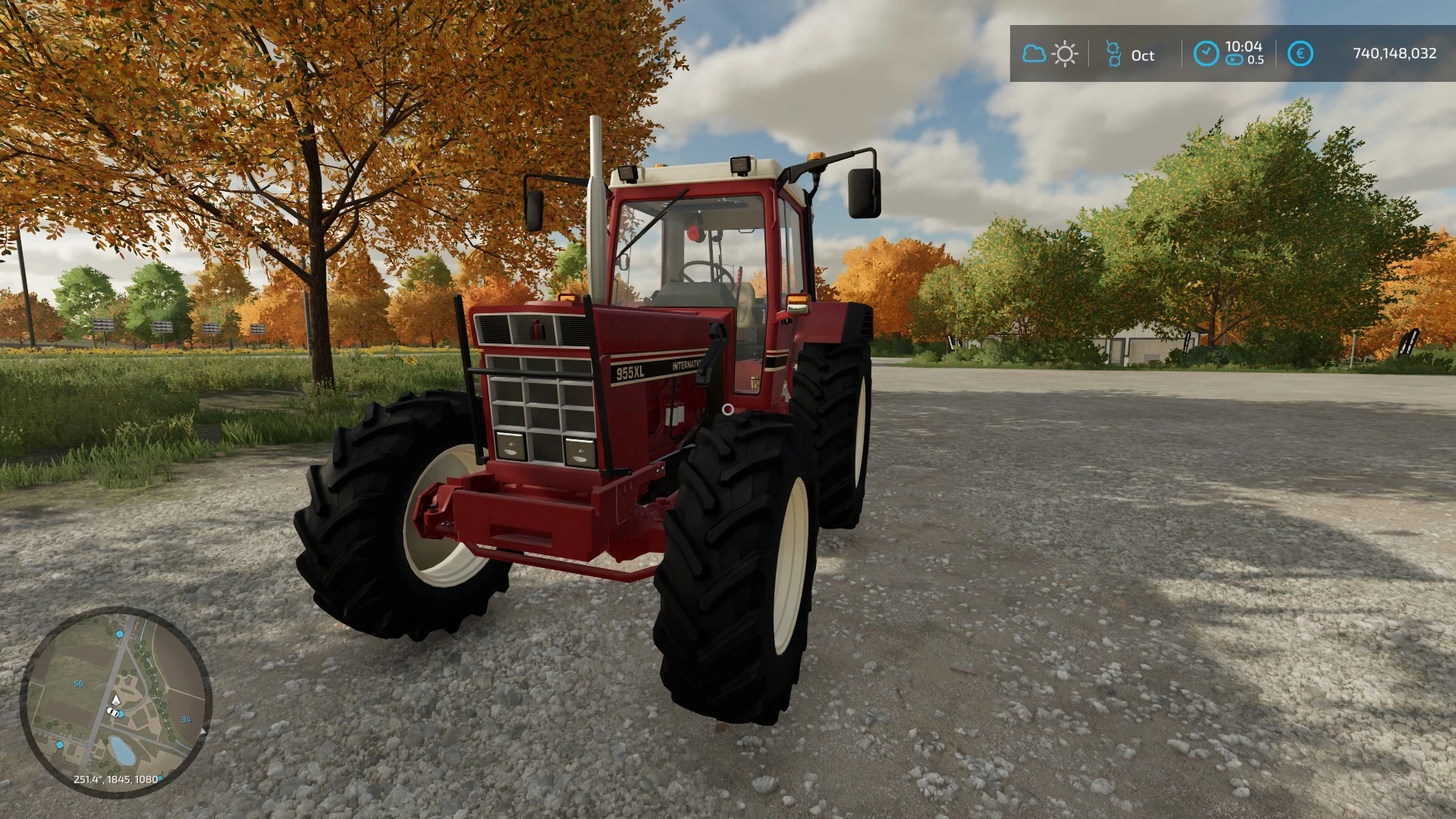Screen dimensions: 1456x819
Task: Click the falling leaves season icon
Action: click(1115, 52)
